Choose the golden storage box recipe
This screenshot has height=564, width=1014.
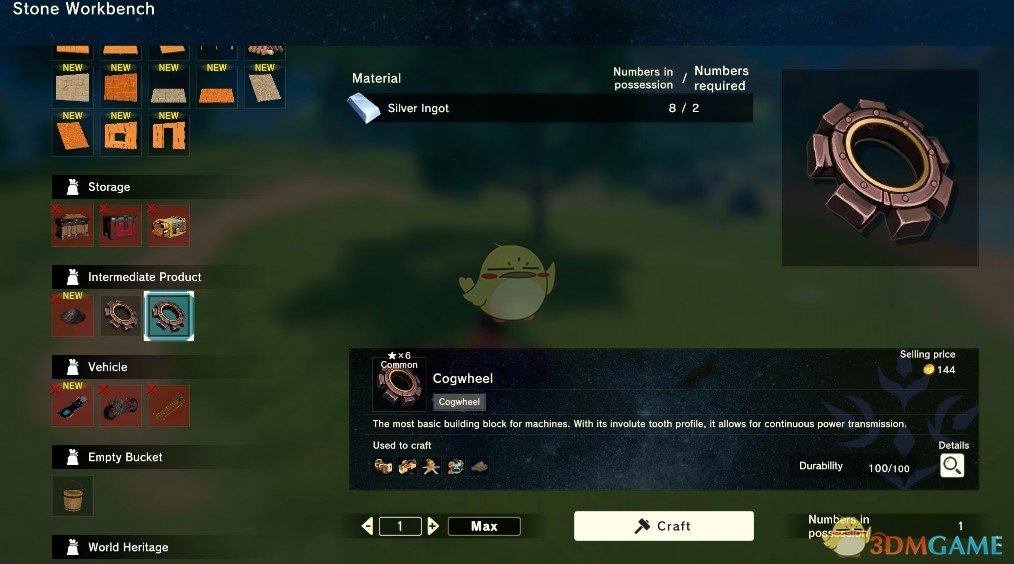(169, 226)
